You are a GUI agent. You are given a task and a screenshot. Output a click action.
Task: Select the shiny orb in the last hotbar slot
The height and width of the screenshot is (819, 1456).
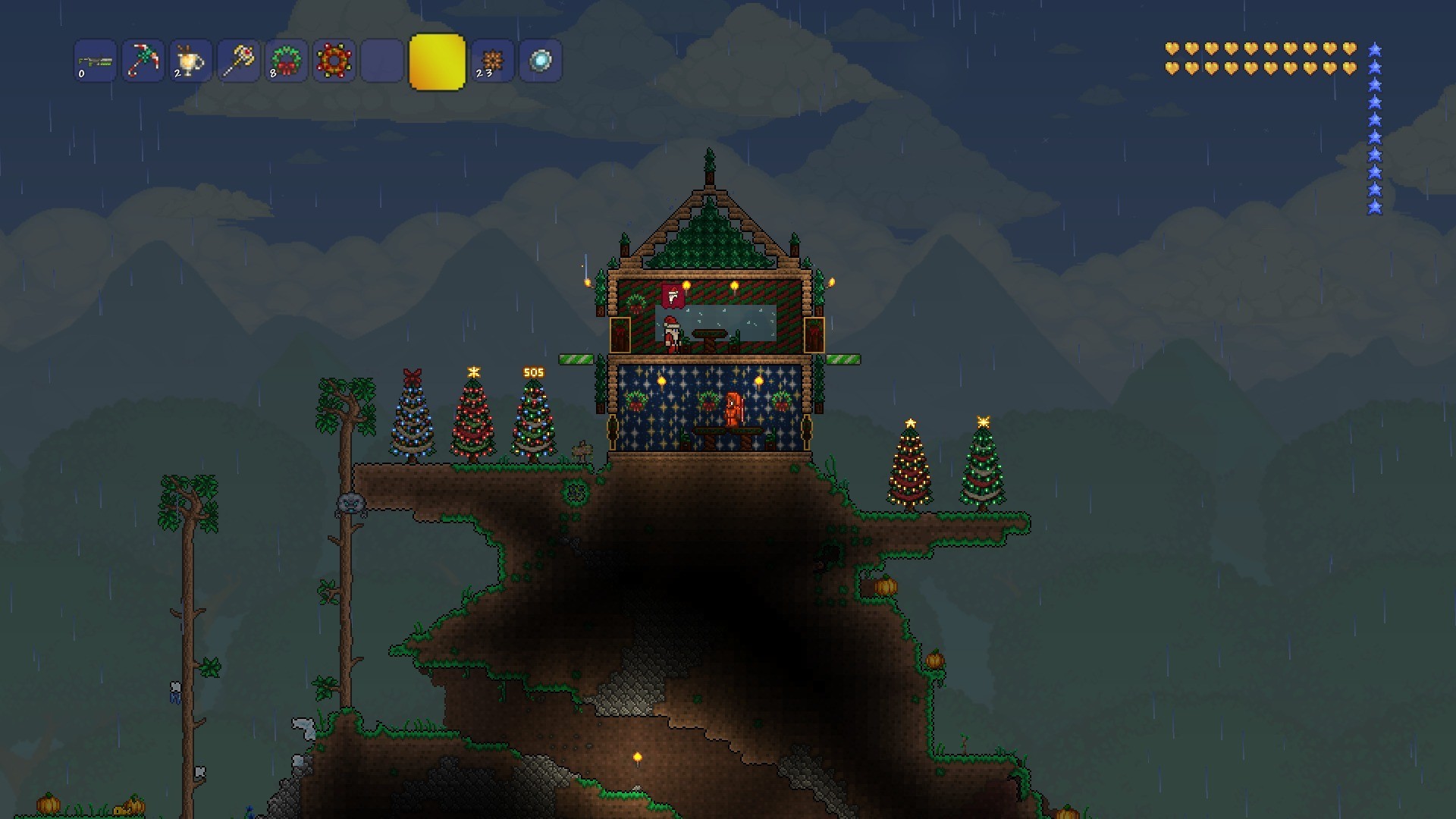click(x=540, y=61)
